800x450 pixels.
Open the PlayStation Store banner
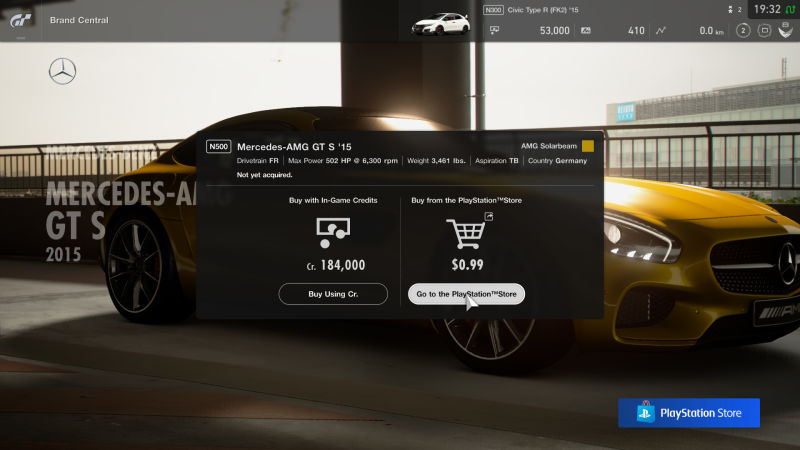pos(688,413)
